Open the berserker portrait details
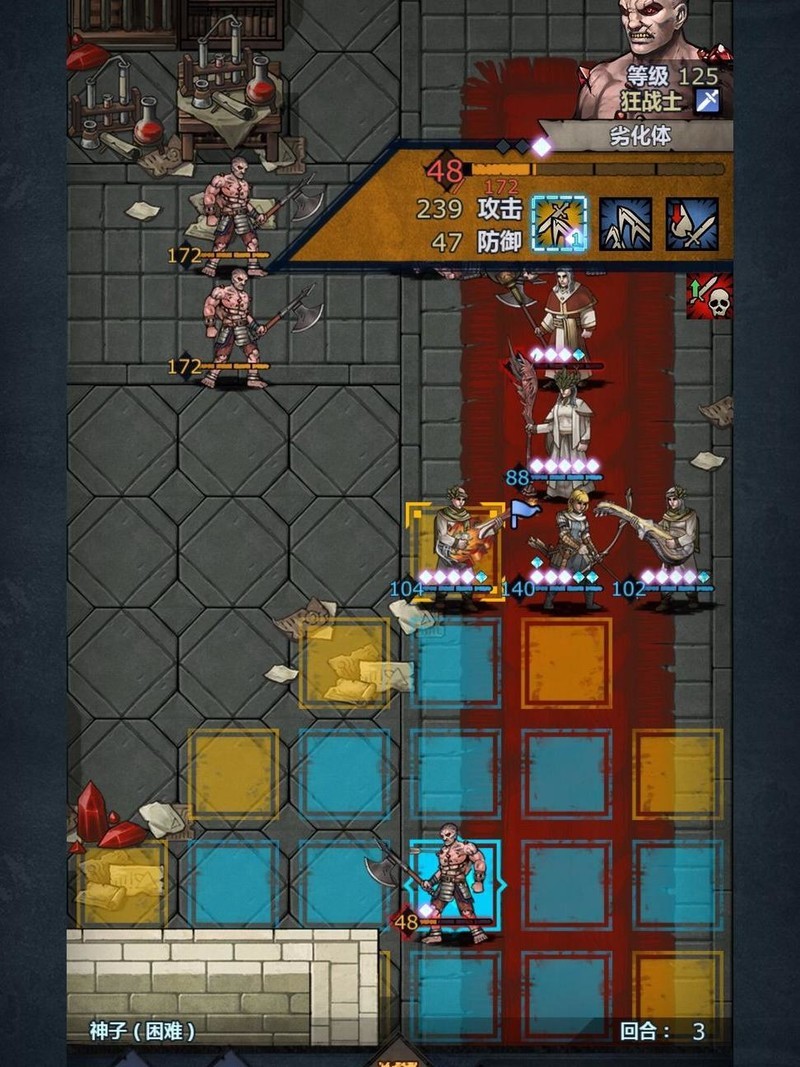The height and width of the screenshot is (1067, 800). coord(655,40)
